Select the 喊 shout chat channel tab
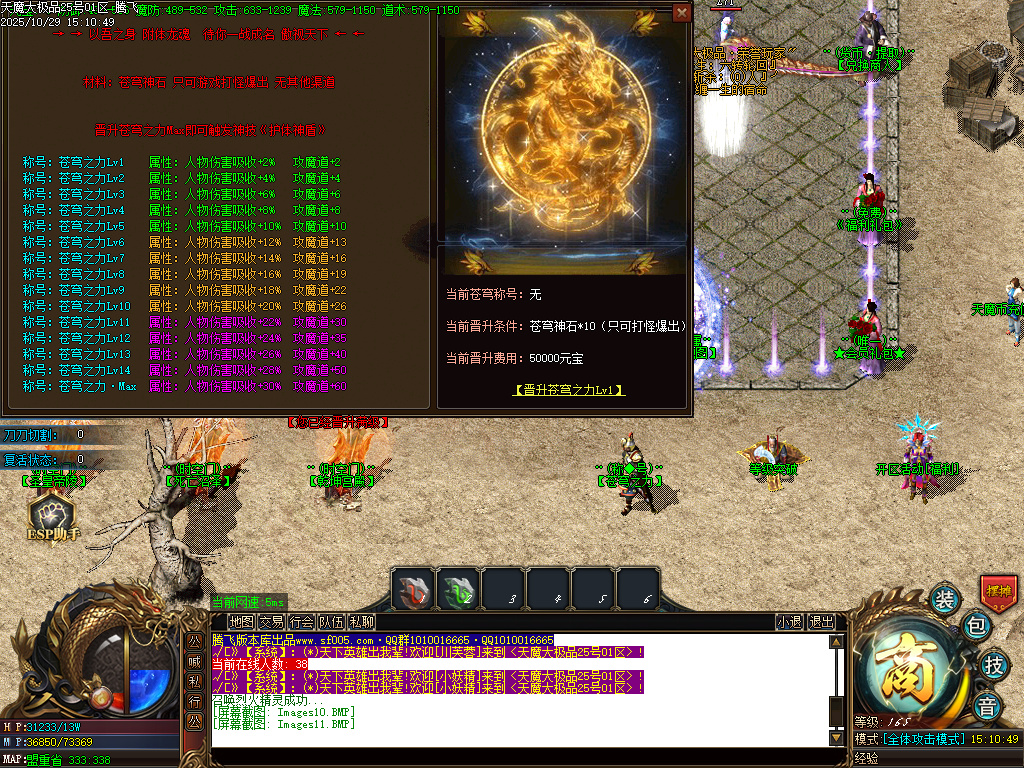Screen dimensions: 1024x768 click(195, 660)
